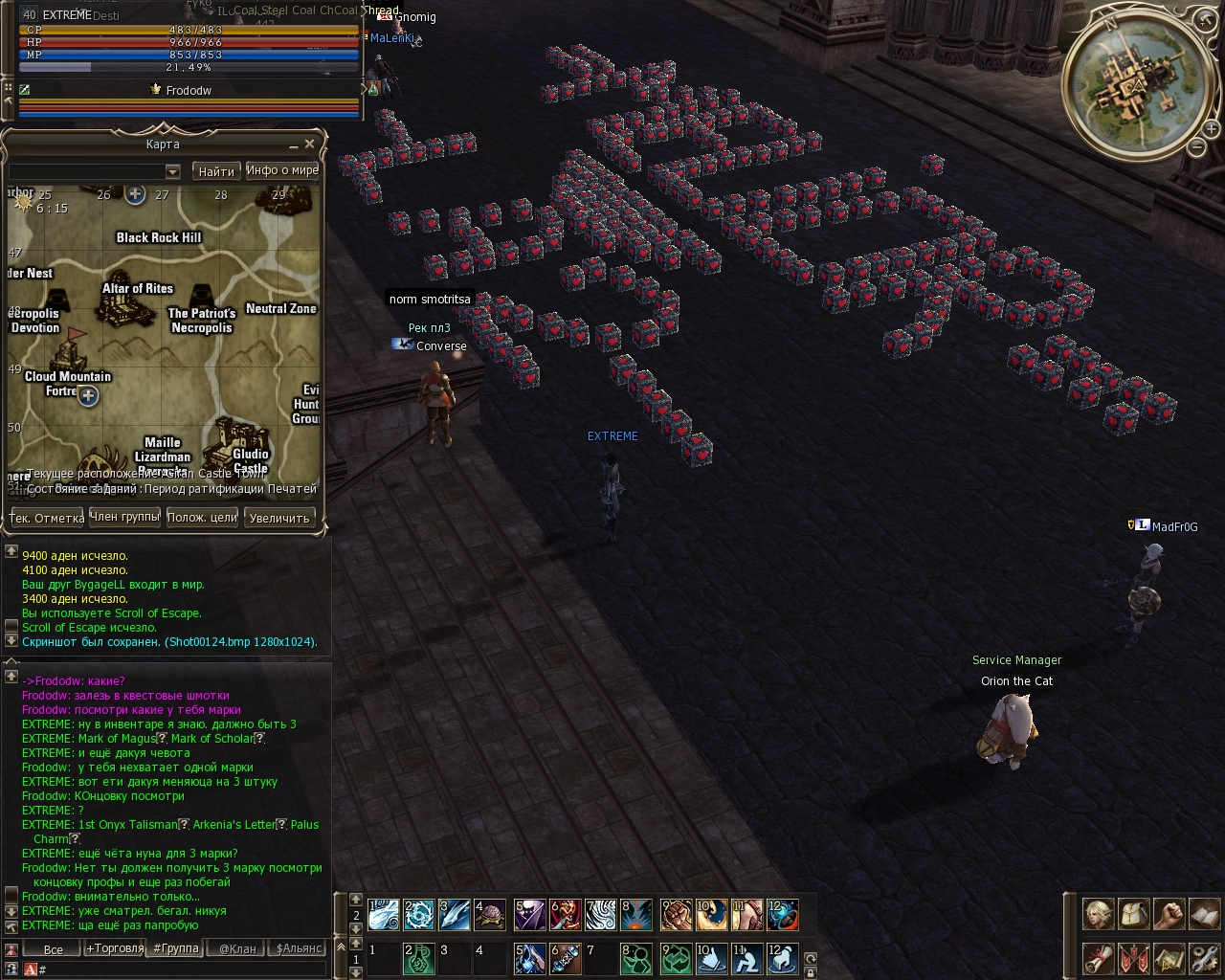Select the $Альянс chat tab
The width and height of the screenshot is (1225, 980).
(299, 948)
